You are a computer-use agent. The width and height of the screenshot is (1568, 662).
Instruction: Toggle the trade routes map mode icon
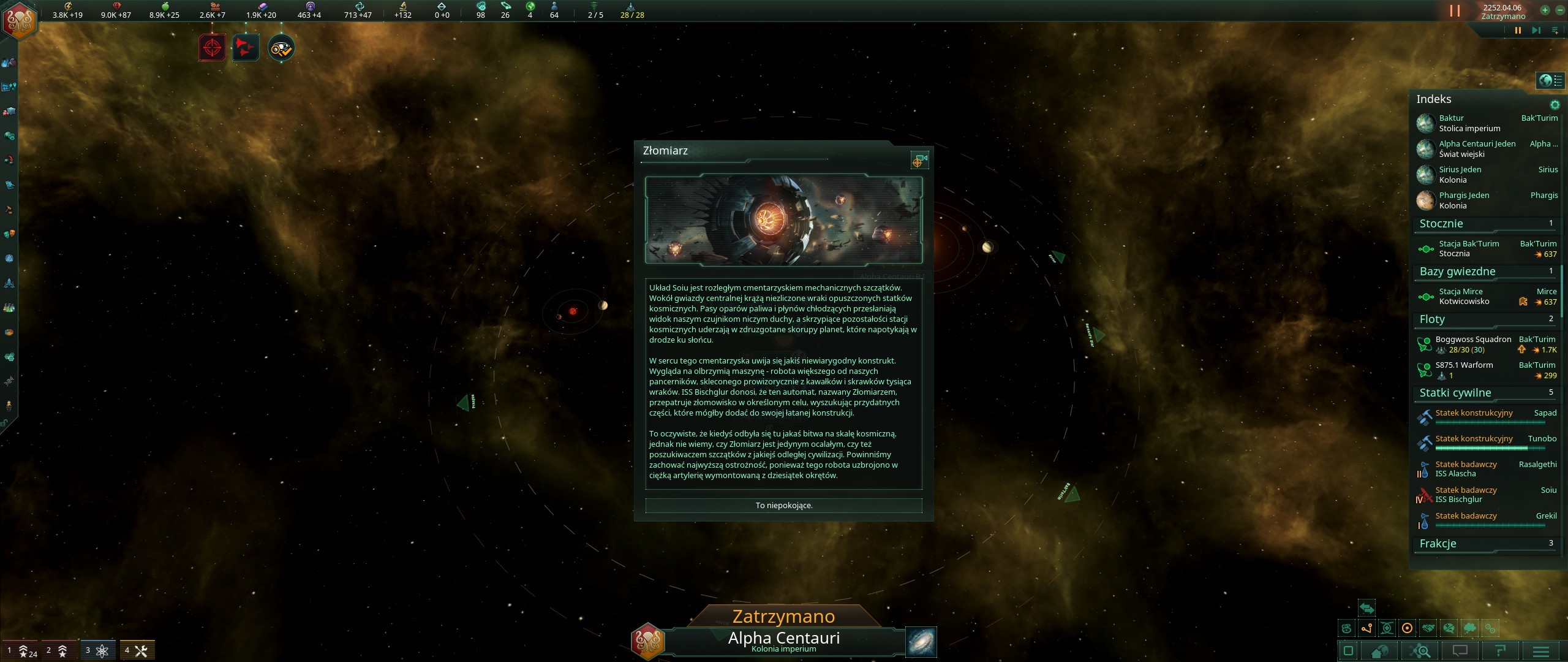click(x=1367, y=628)
